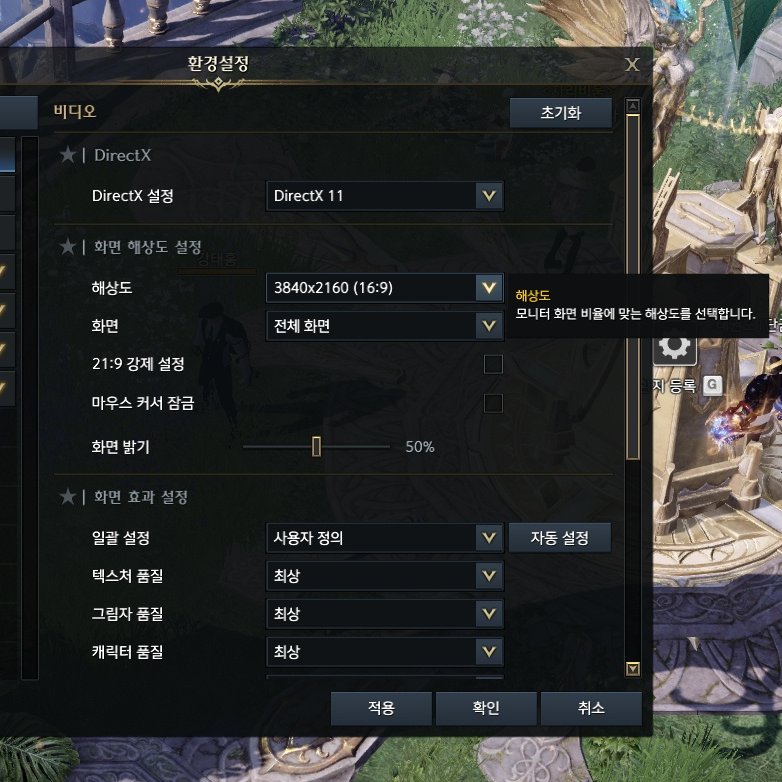This screenshot has width=782, height=782.
Task: Open the 해상도 resolution dropdown
Action: 385,289
